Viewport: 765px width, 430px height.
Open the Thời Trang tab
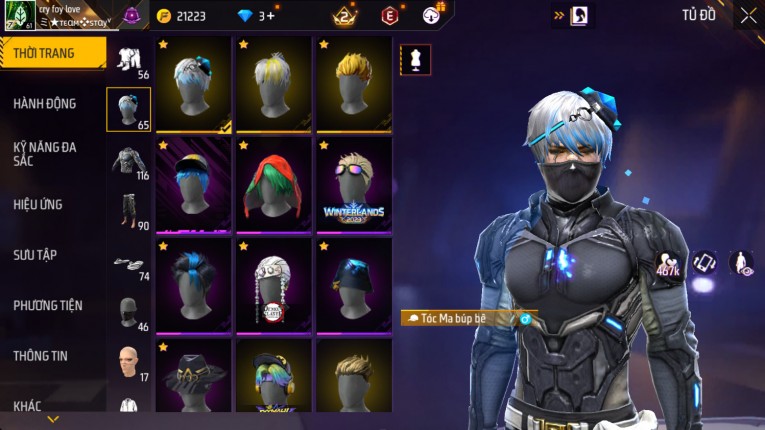click(x=50, y=53)
